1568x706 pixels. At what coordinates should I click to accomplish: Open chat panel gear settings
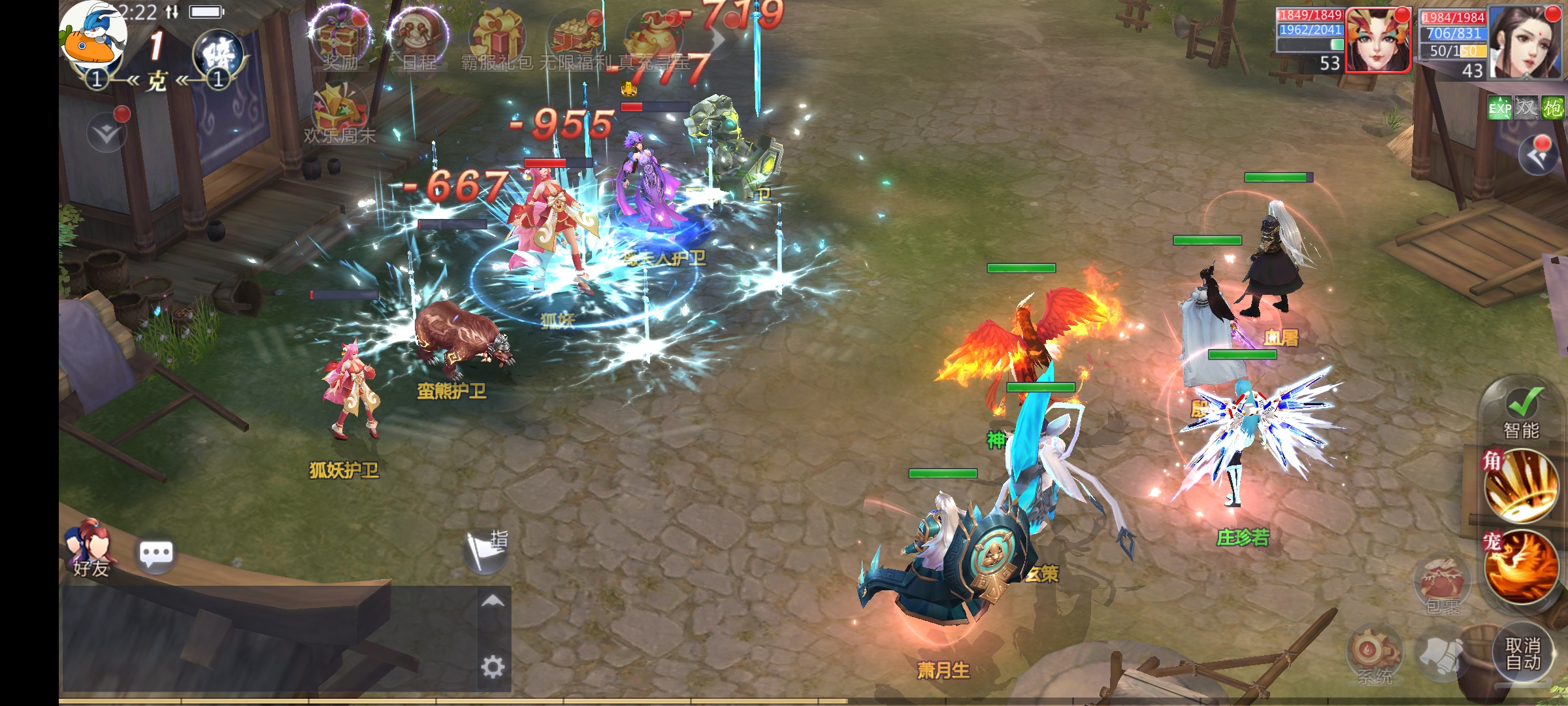click(493, 667)
